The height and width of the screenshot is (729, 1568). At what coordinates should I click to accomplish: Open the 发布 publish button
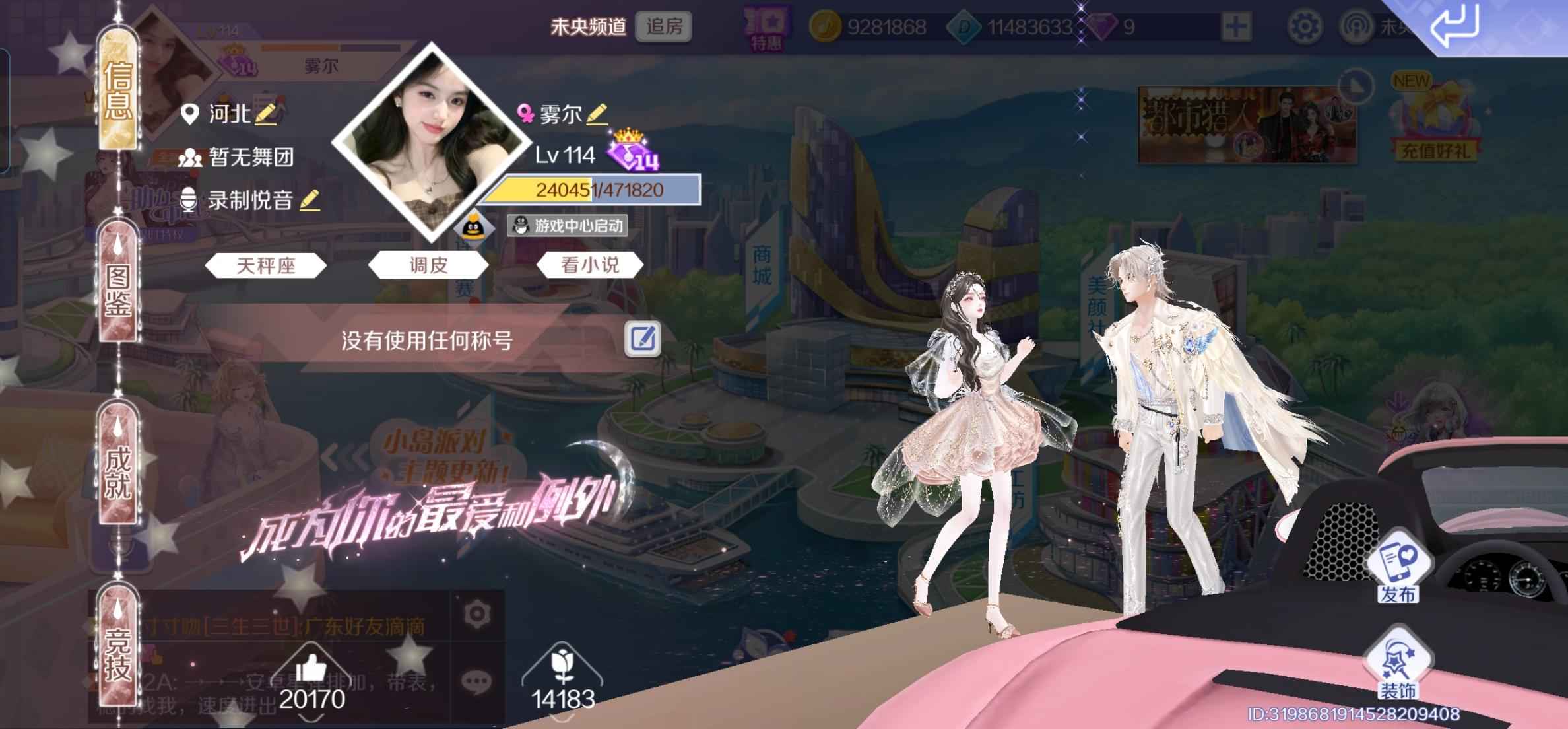(1398, 571)
